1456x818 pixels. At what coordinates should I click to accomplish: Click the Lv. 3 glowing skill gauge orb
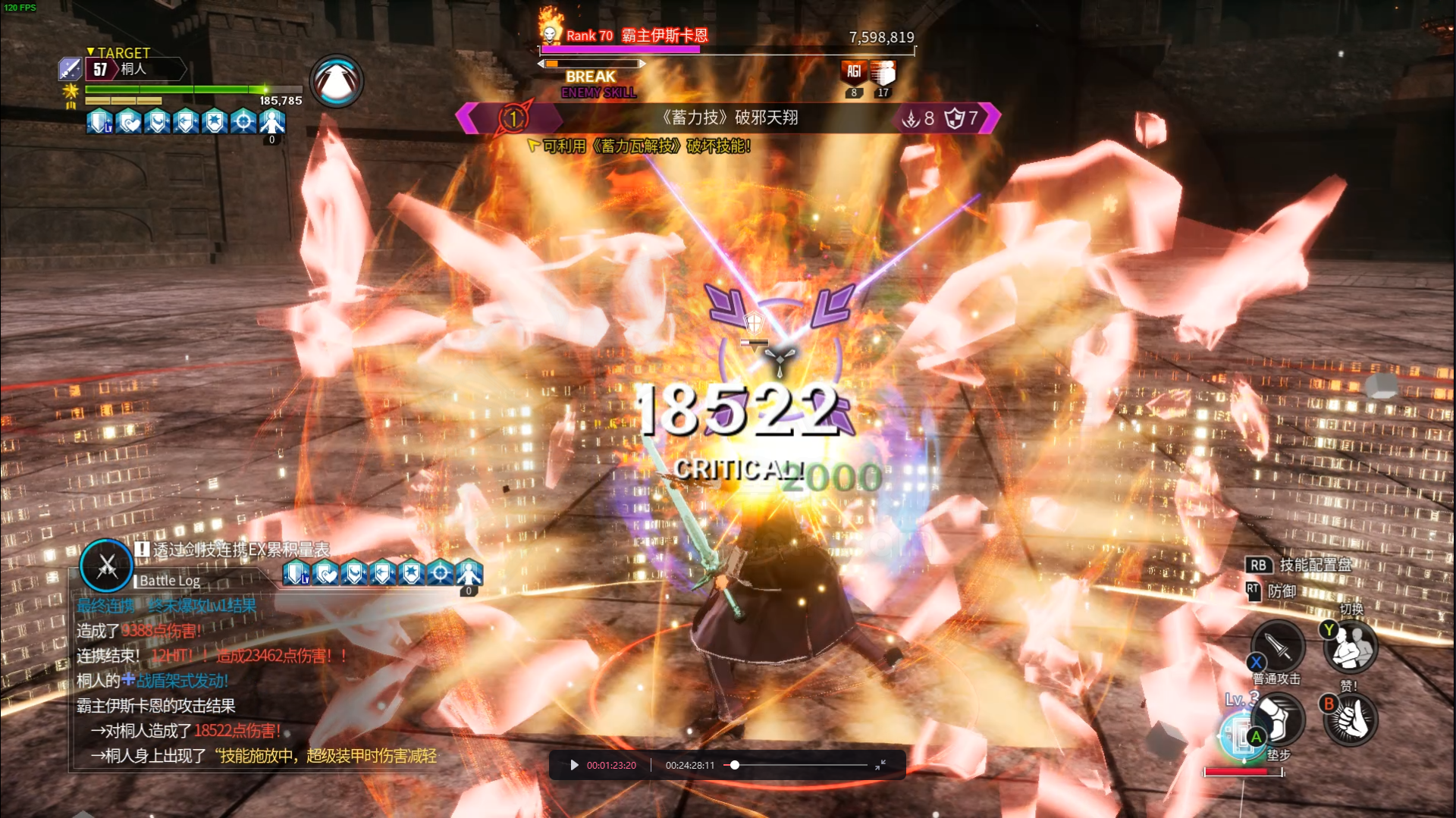point(1241,735)
